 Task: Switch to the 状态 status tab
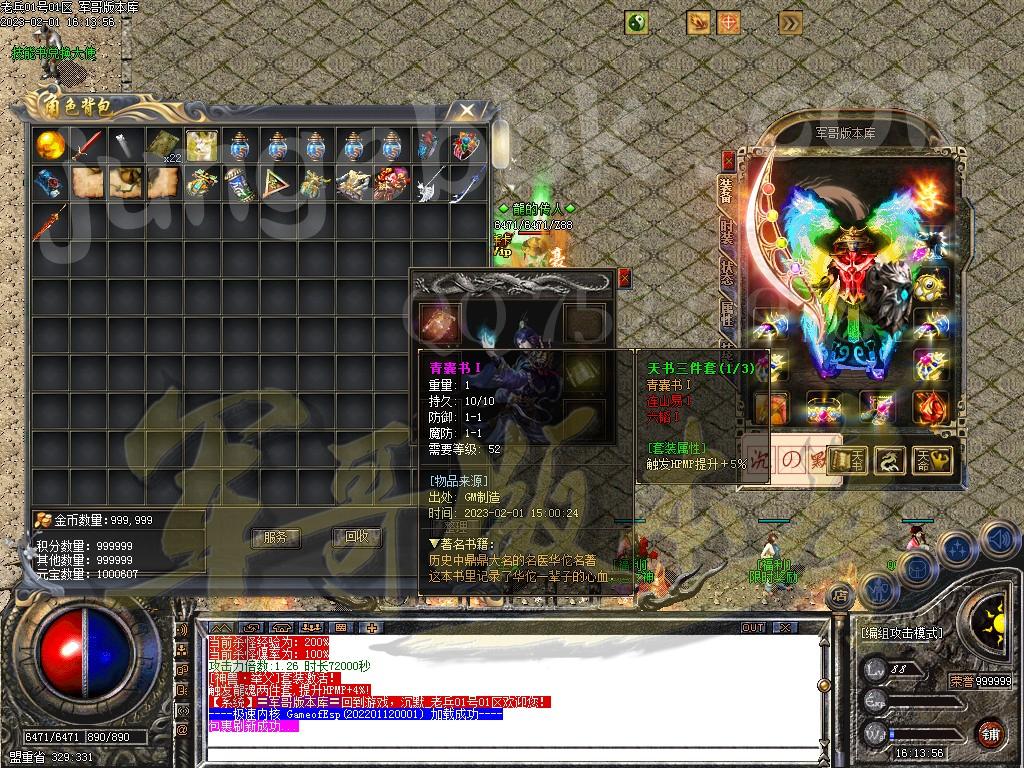(728, 274)
